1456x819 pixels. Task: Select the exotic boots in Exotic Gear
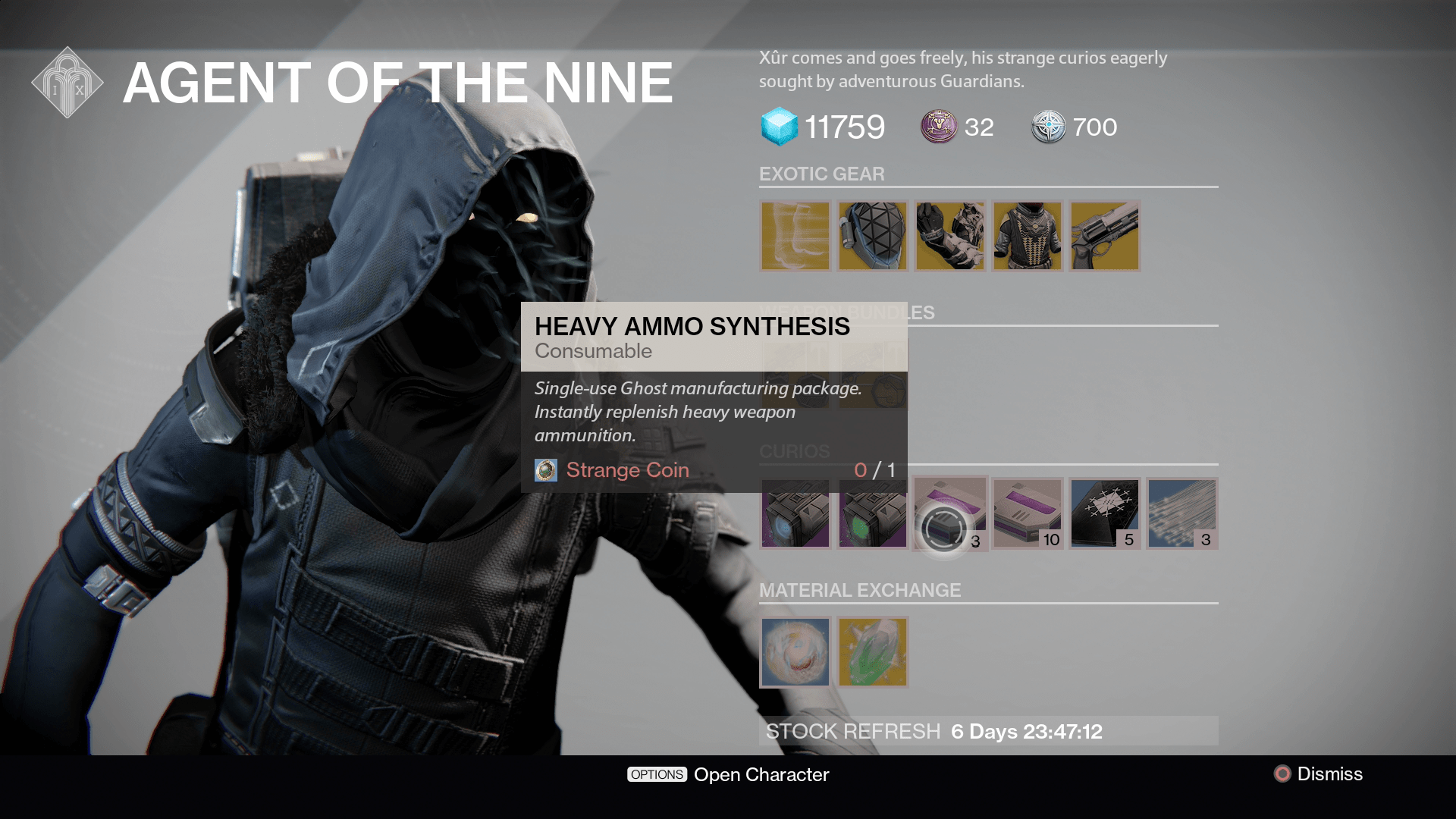[795, 235]
